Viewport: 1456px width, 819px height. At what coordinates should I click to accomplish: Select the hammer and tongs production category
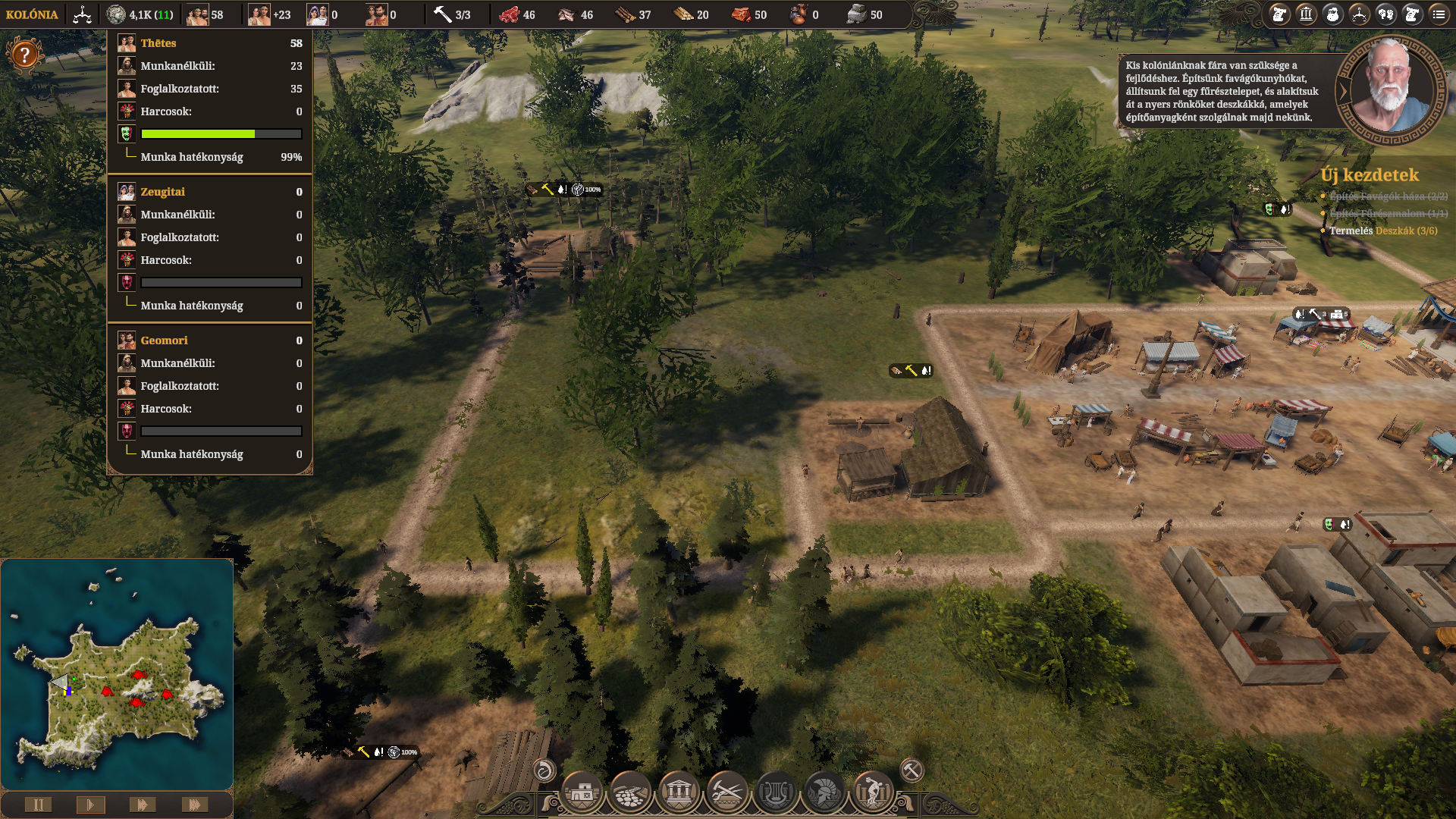click(x=727, y=793)
